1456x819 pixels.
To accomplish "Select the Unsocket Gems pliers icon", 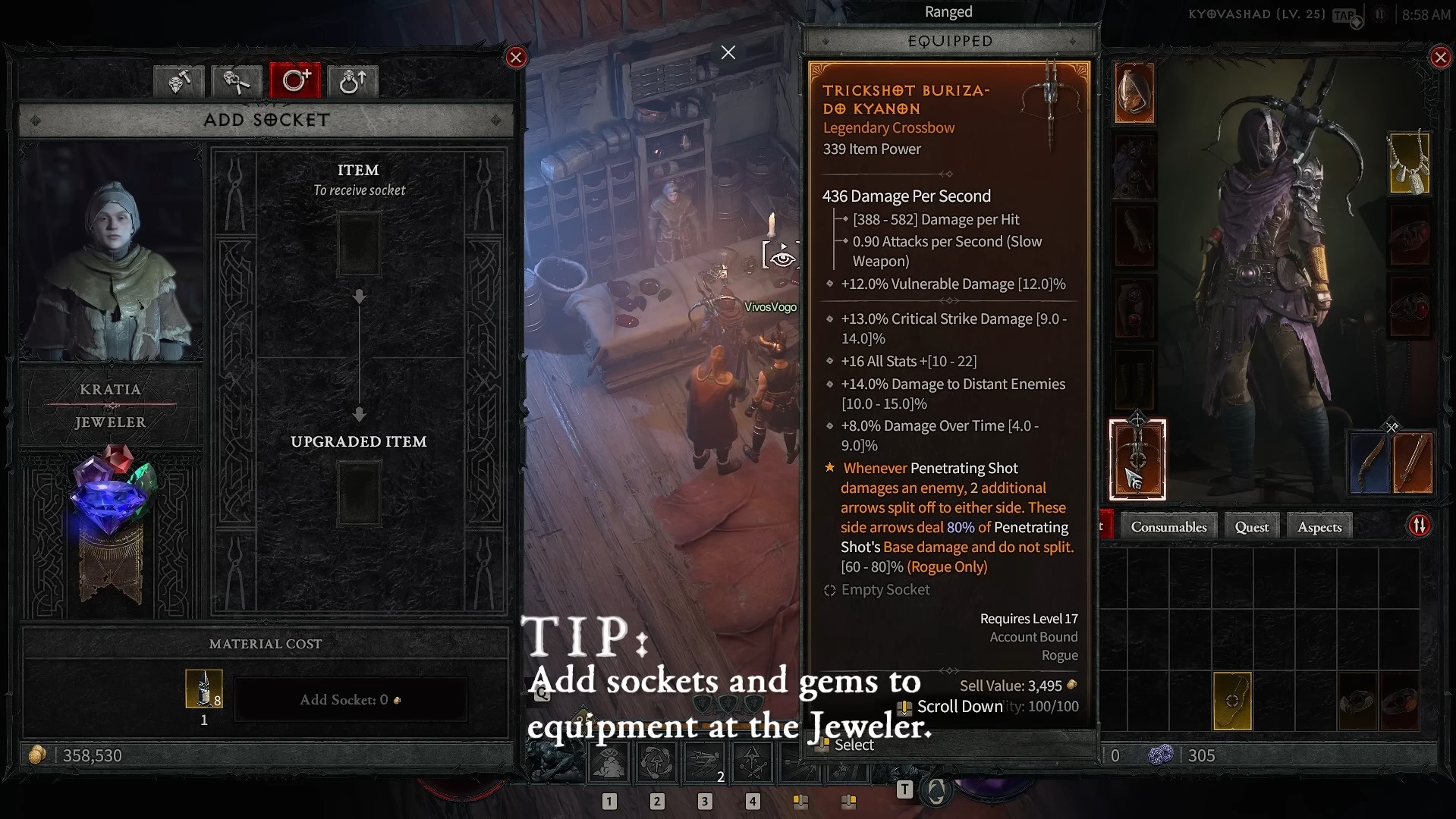I will click(x=236, y=81).
